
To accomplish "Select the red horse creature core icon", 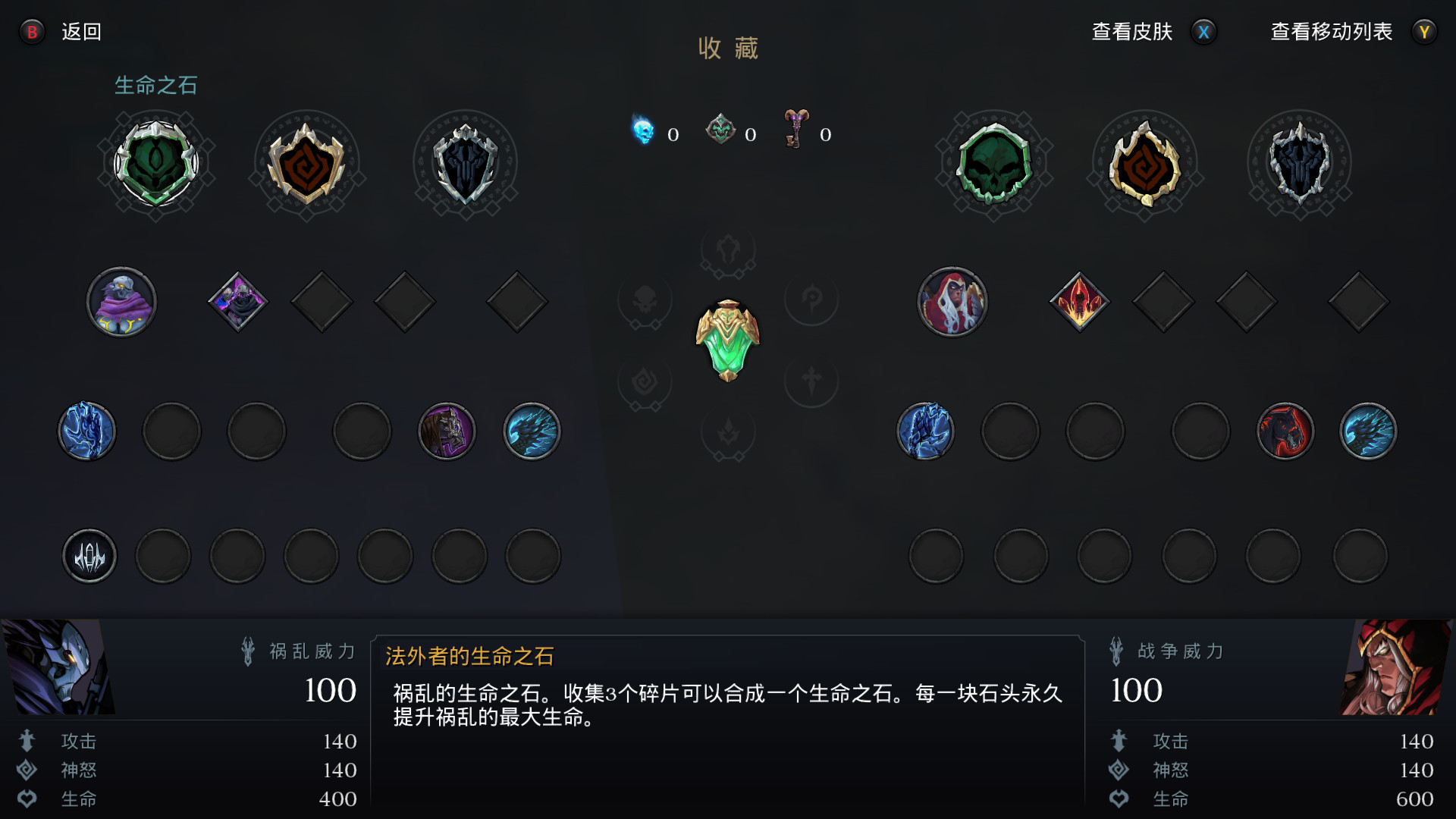I will (1286, 430).
